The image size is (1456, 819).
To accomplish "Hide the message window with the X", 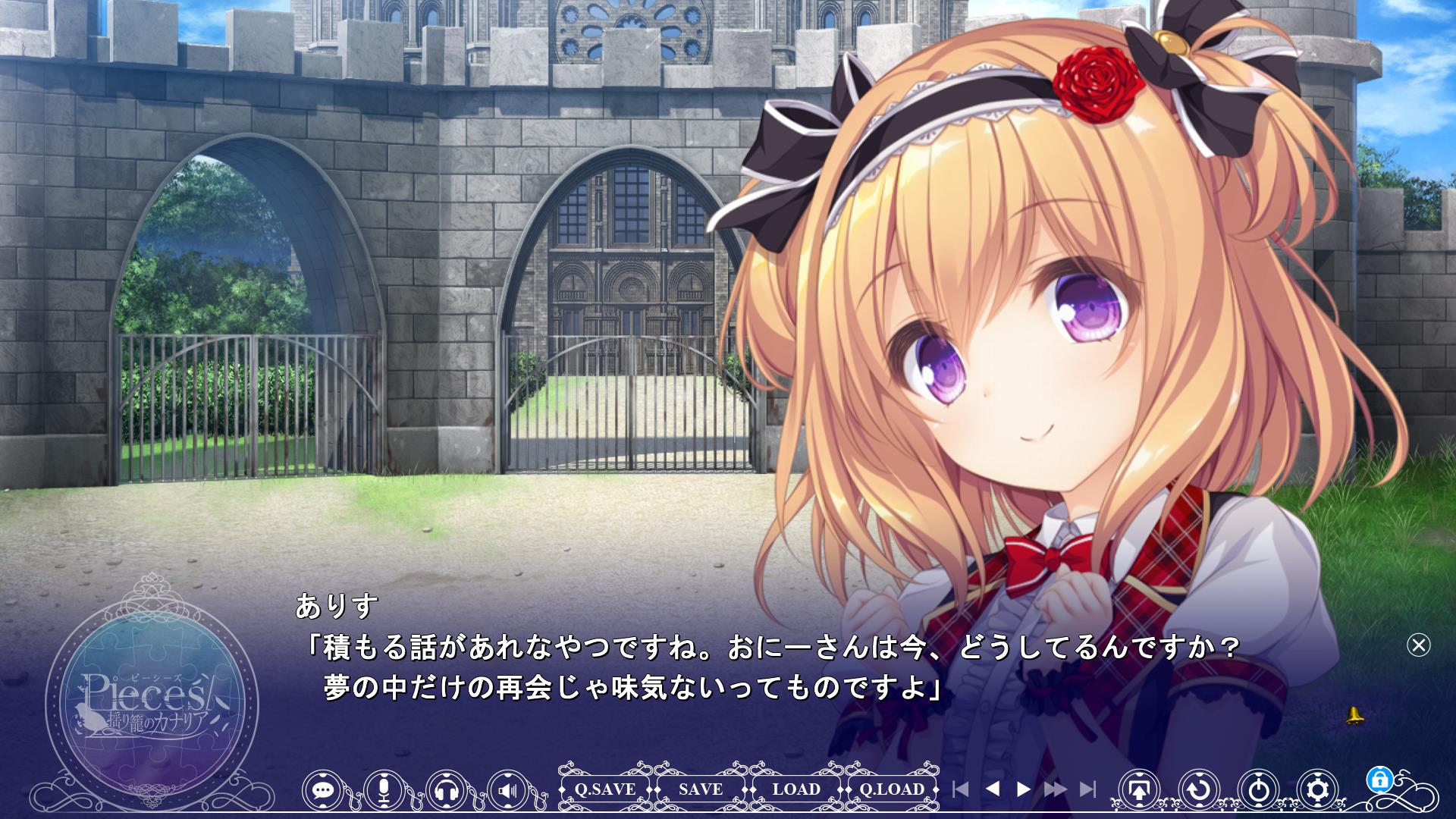I will (1418, 645).
